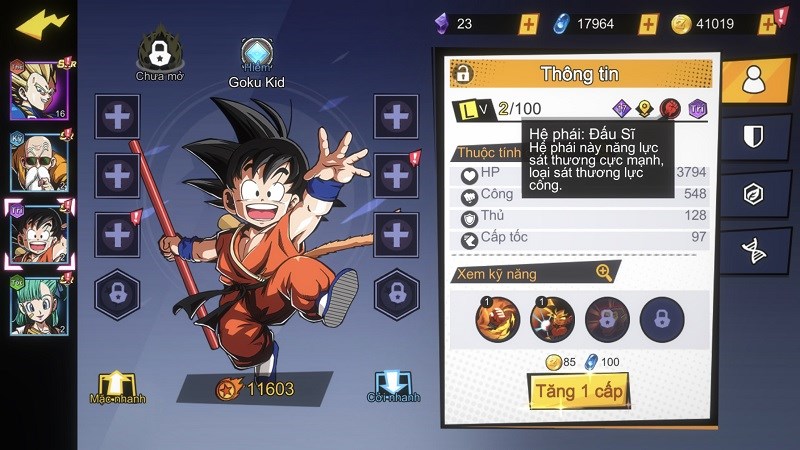Open "Xem kỹ năng" skill details magnifier
This screenshot has height=450, width=800.
604,272
